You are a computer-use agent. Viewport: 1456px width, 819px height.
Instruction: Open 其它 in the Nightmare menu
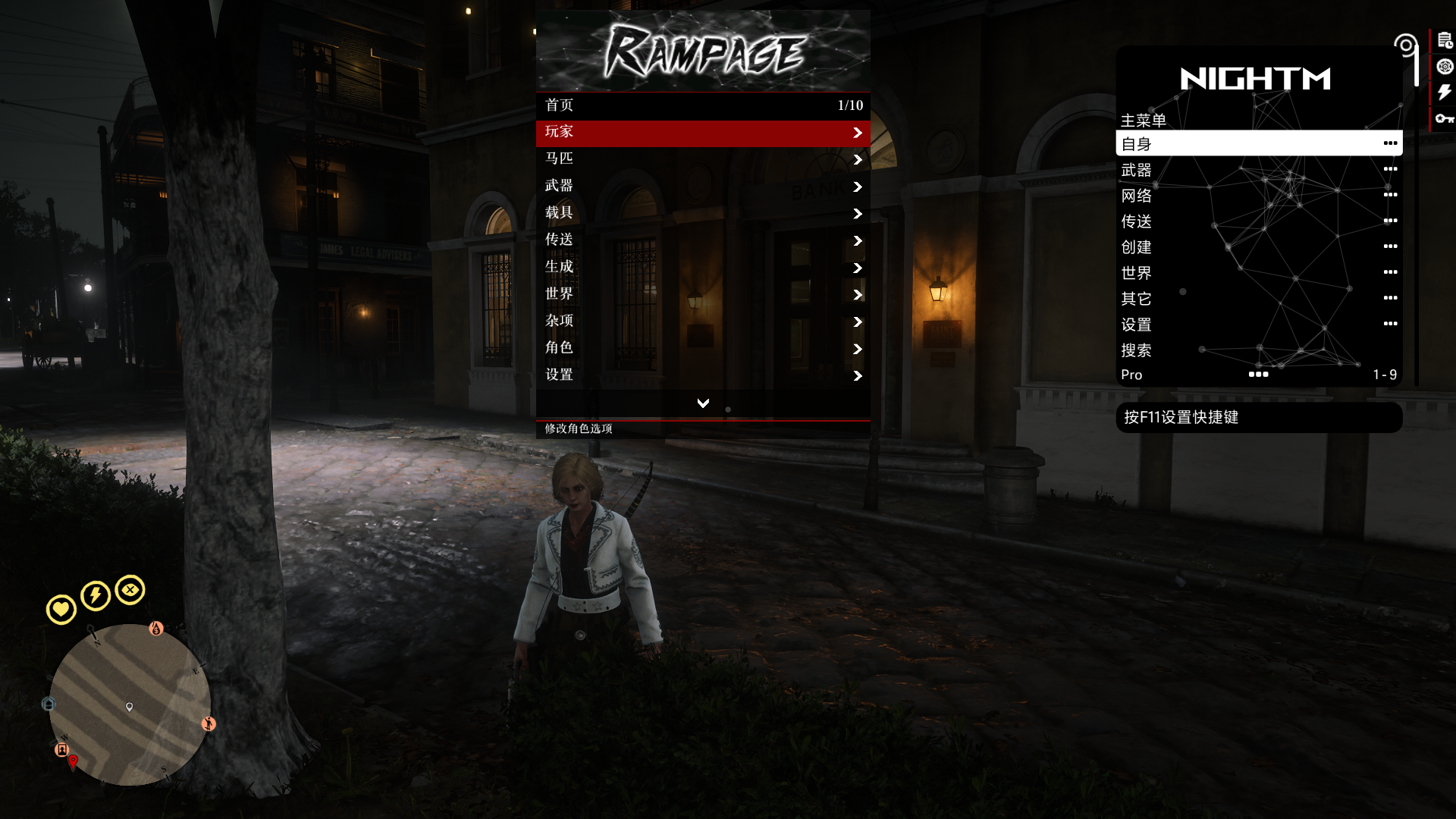(1258, 299)
